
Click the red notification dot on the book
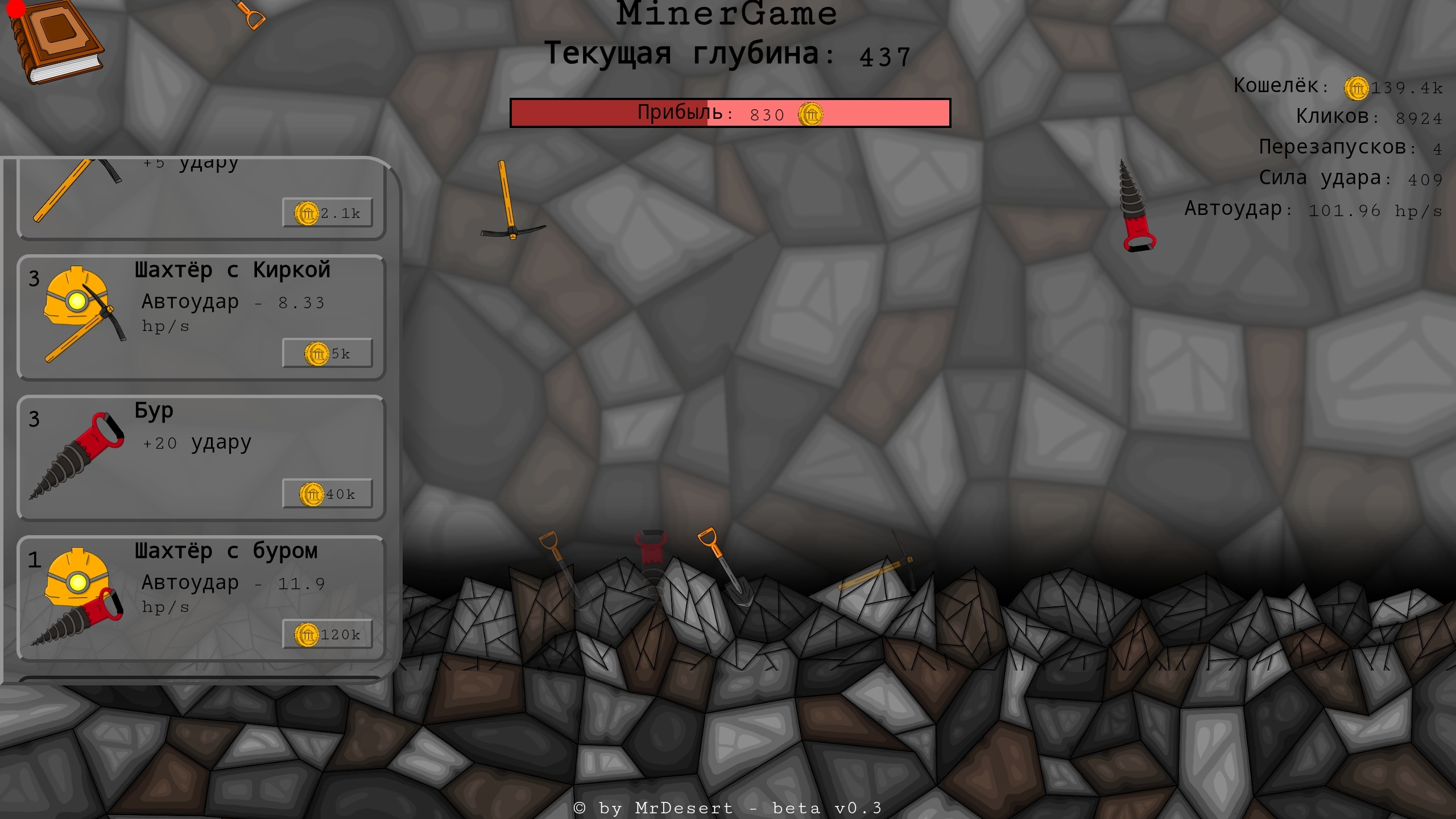tap(15, 9)
